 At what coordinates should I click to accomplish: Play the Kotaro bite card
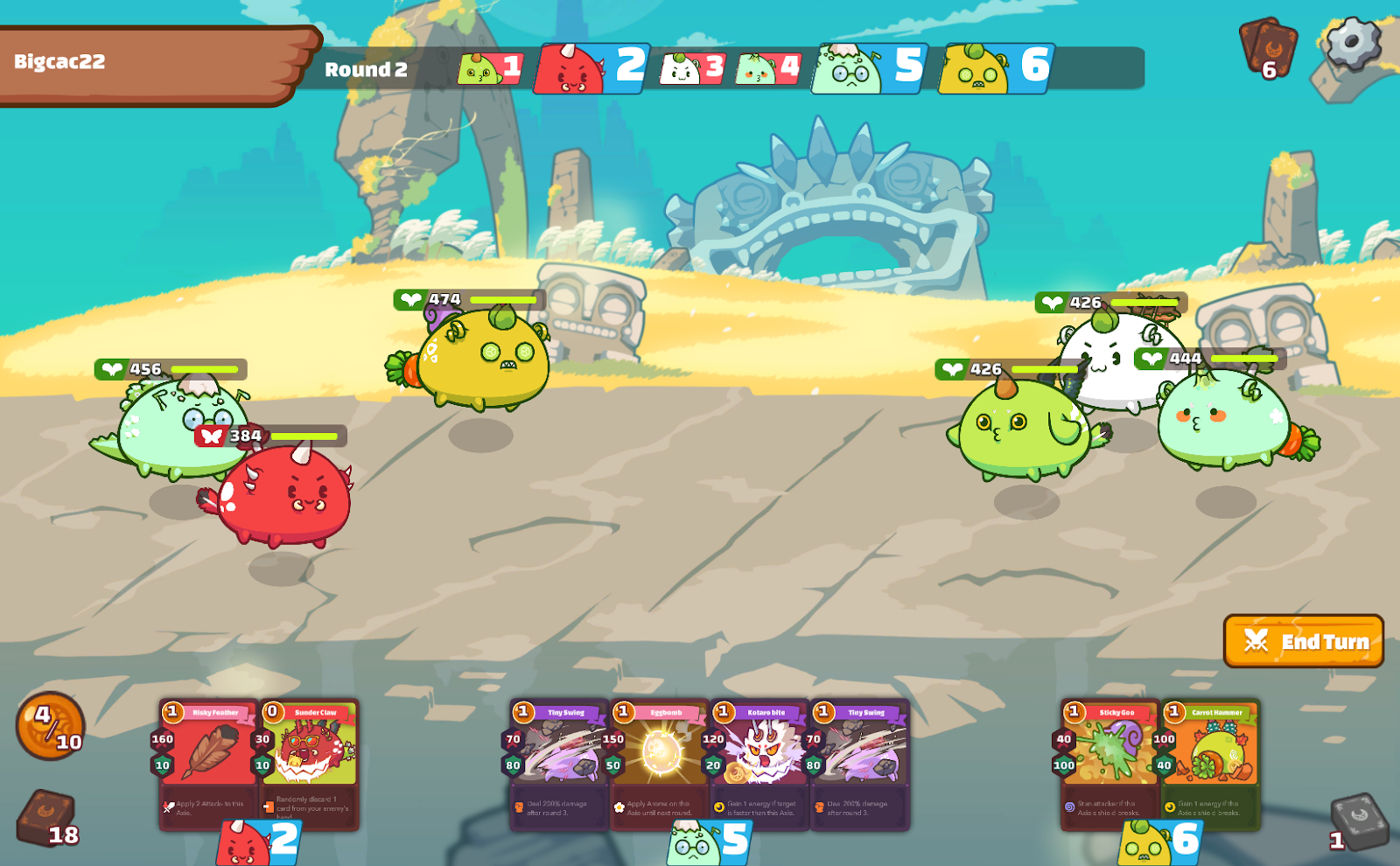coord(759,763)
